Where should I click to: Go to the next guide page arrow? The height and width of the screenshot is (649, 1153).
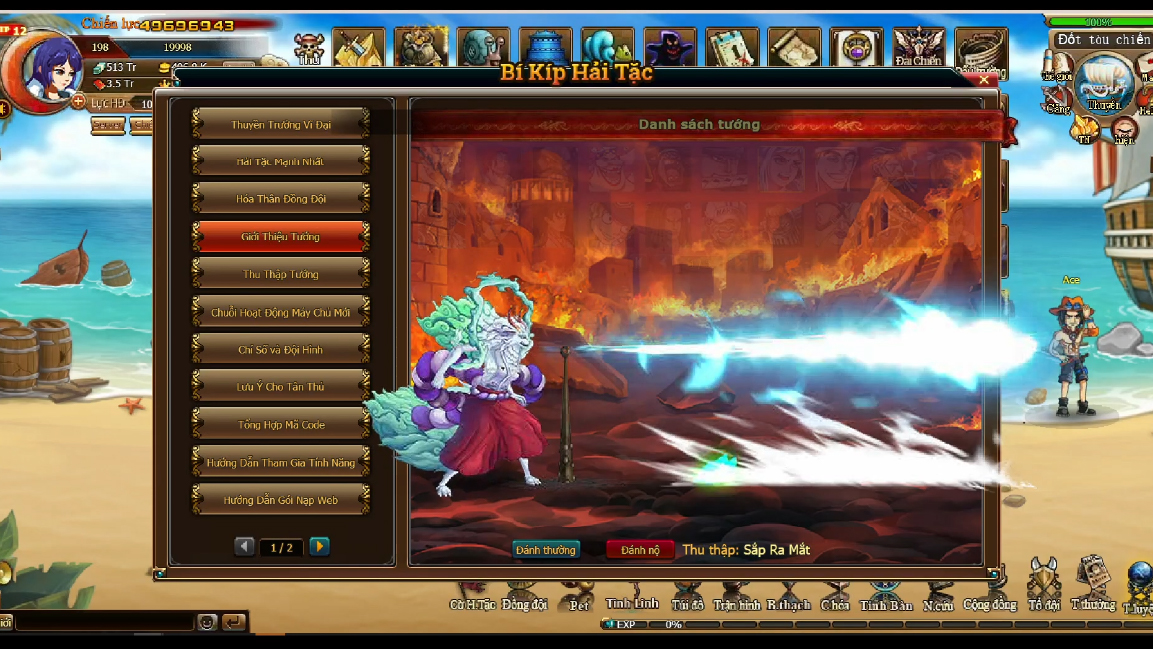pyautogui.click(x=319, y=546)
